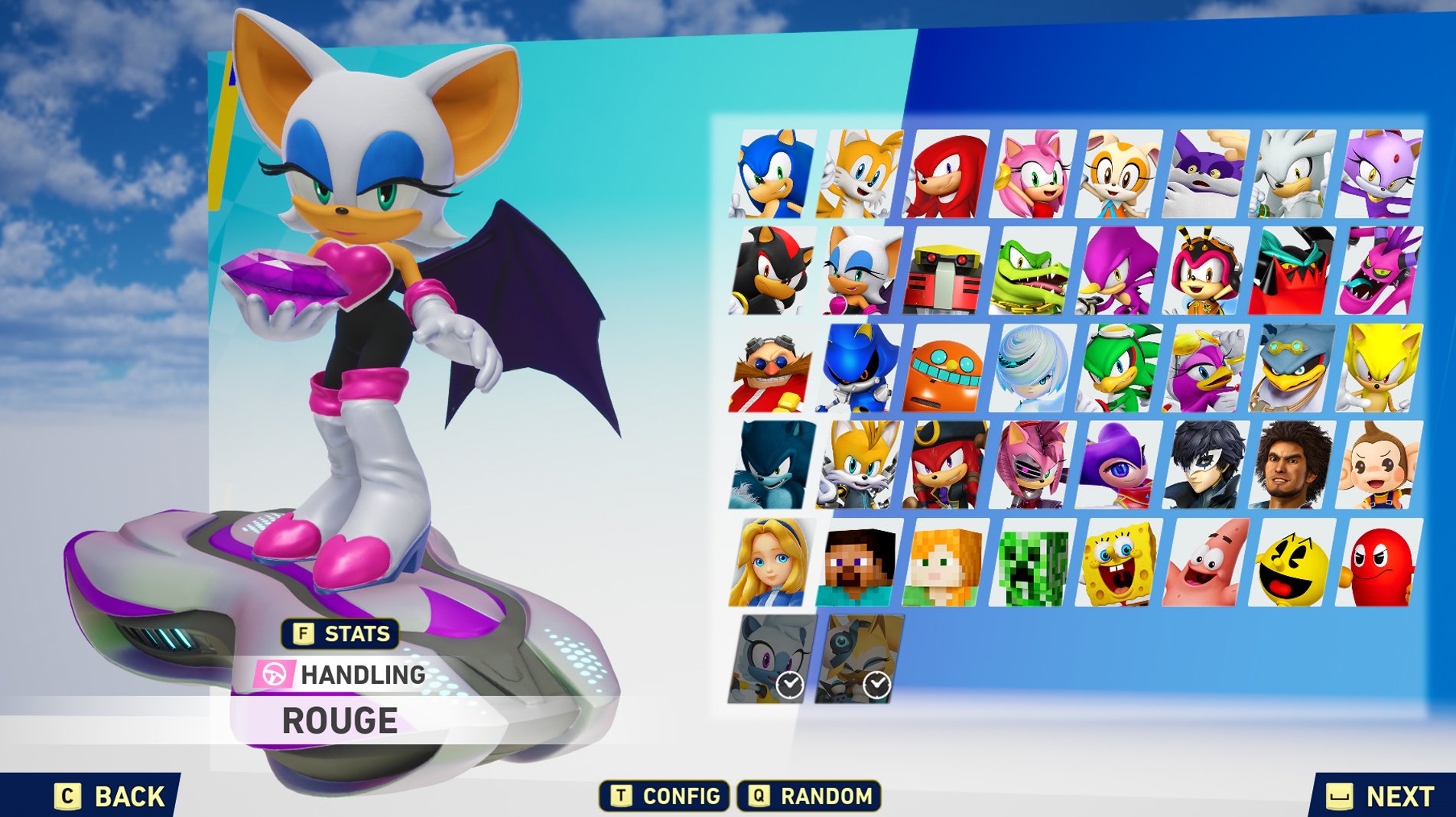Select Amy Rose character tile
This screenshot has width=1456, height=817.
(1032, 174)
